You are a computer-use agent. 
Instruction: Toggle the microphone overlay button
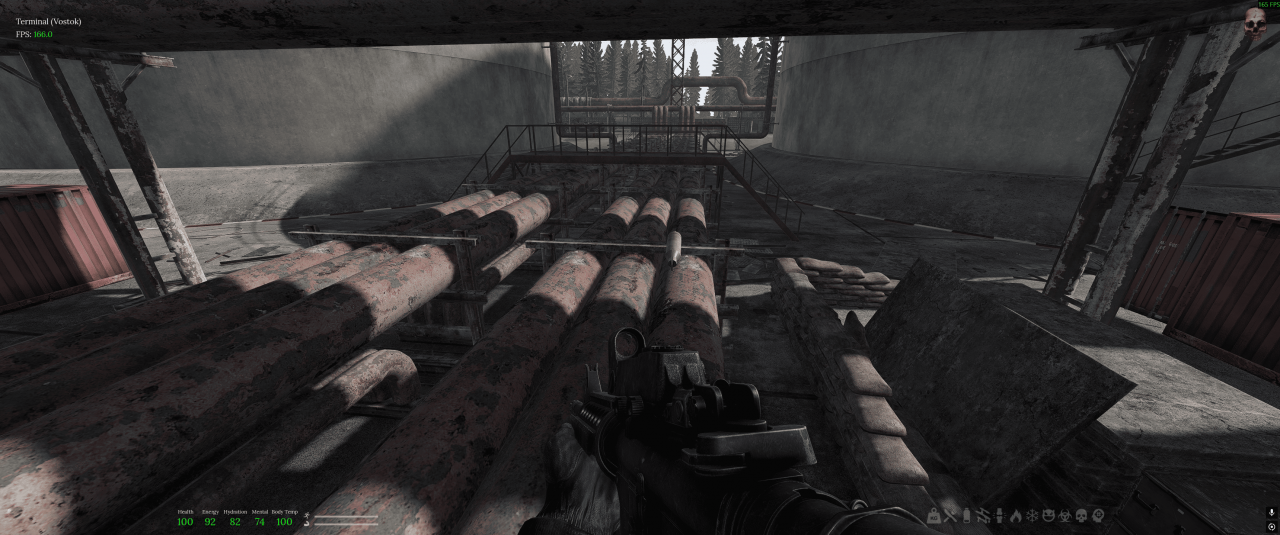click(1271, 513)
